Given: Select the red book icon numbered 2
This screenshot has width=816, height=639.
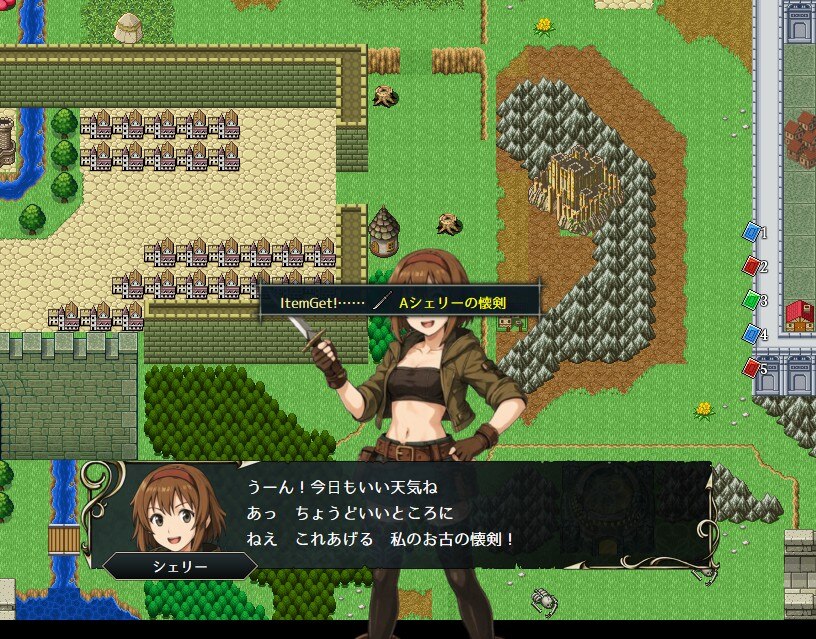Looking at the screenshot, I should pos(751,266).
